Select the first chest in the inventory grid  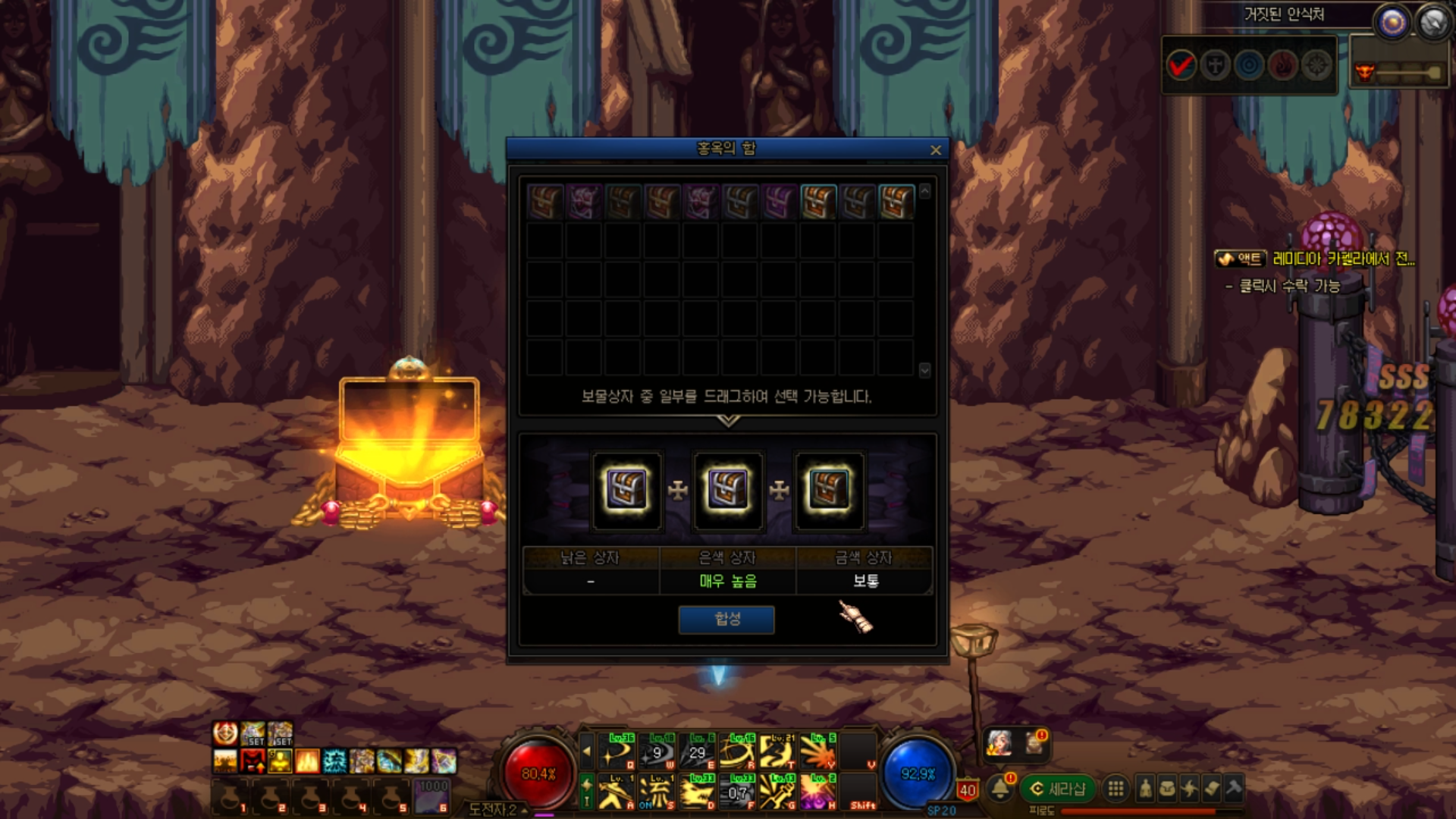click(544, 202)
